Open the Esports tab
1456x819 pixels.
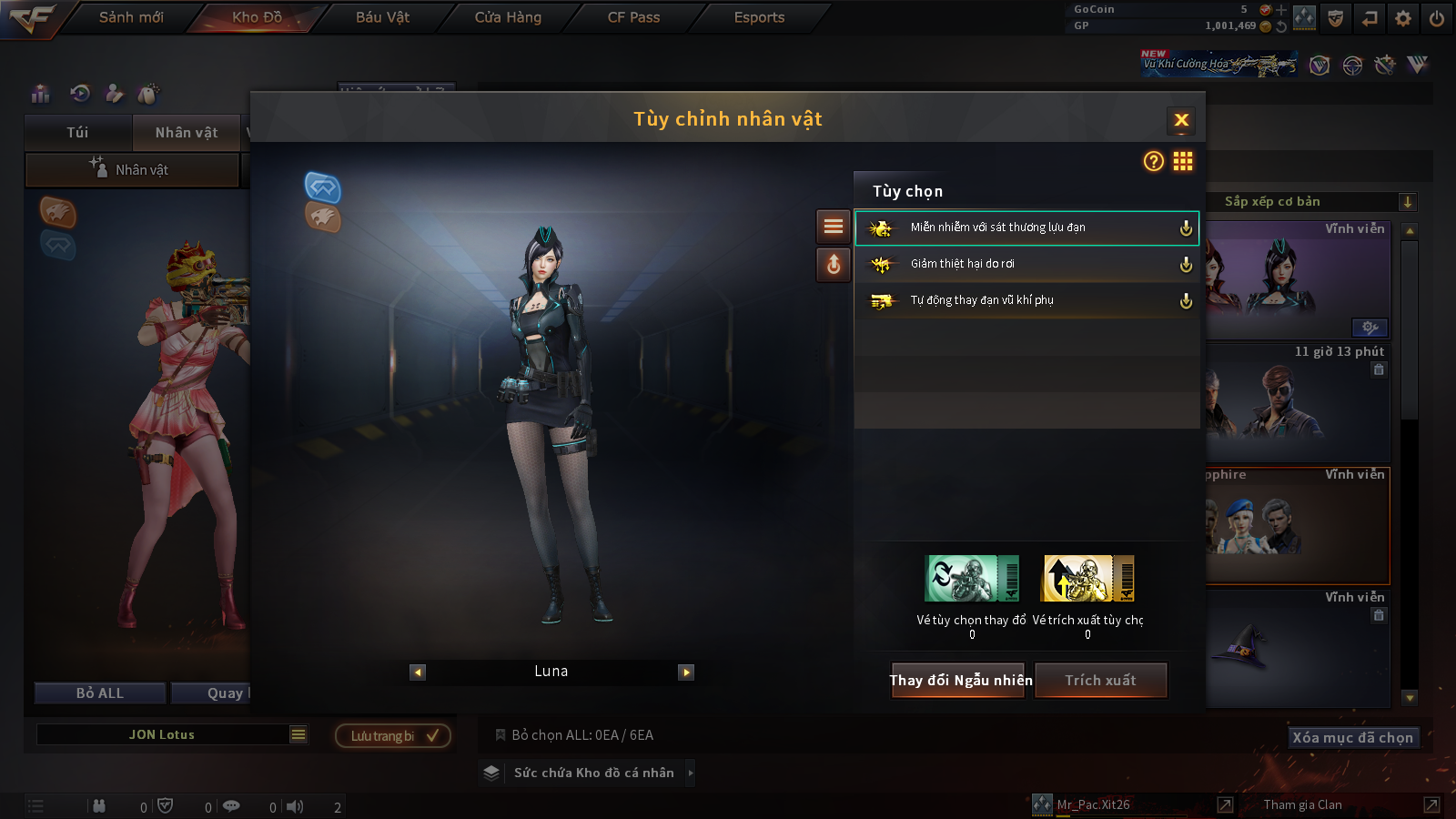click(x=759, y=17)
